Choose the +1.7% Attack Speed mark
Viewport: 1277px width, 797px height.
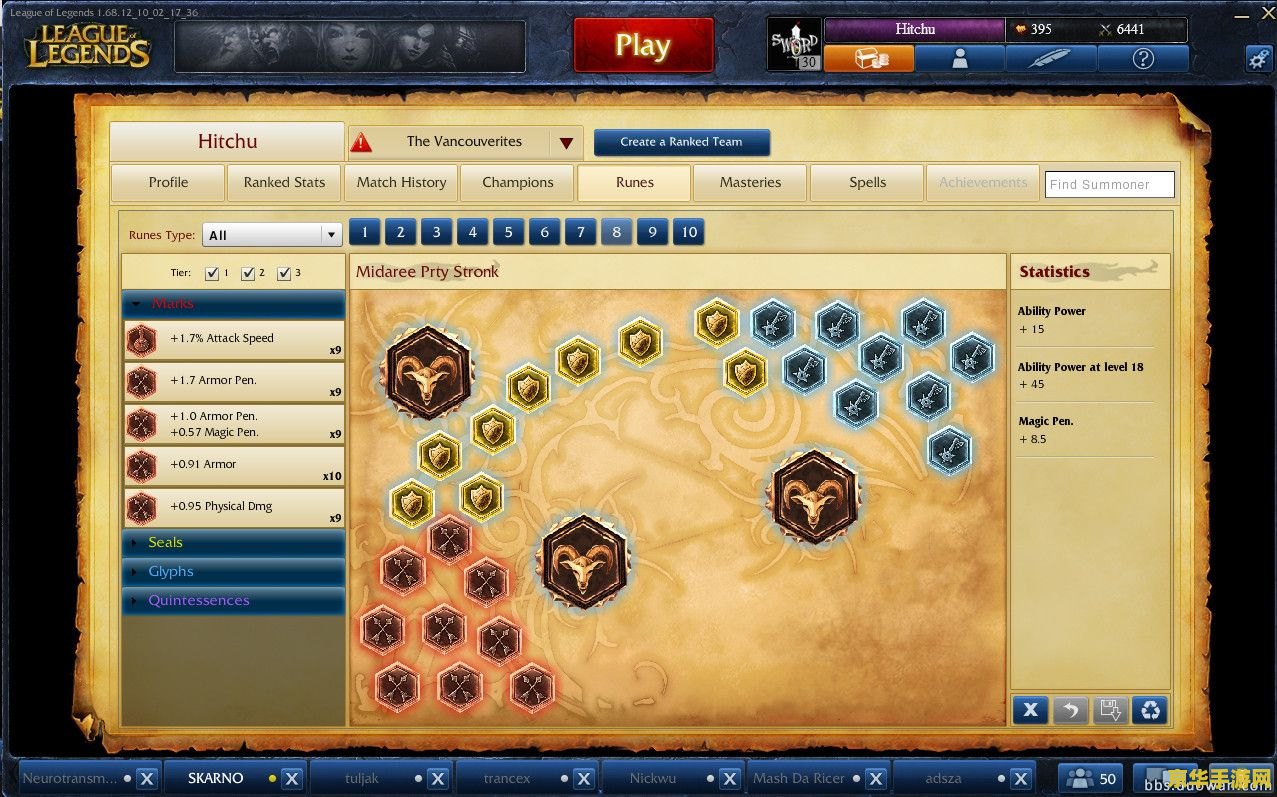(234, 339)
